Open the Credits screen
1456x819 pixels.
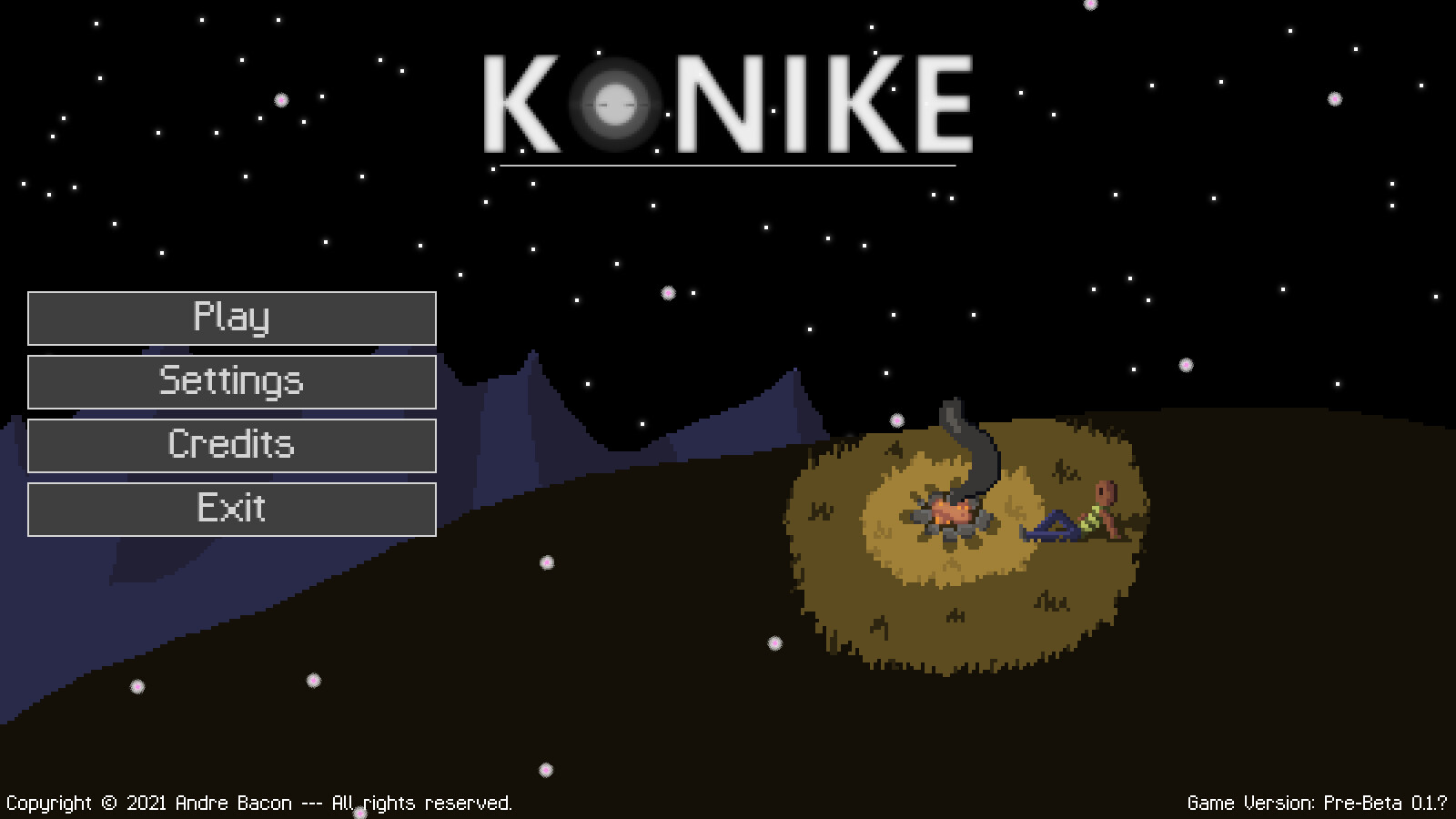point(232,446)
